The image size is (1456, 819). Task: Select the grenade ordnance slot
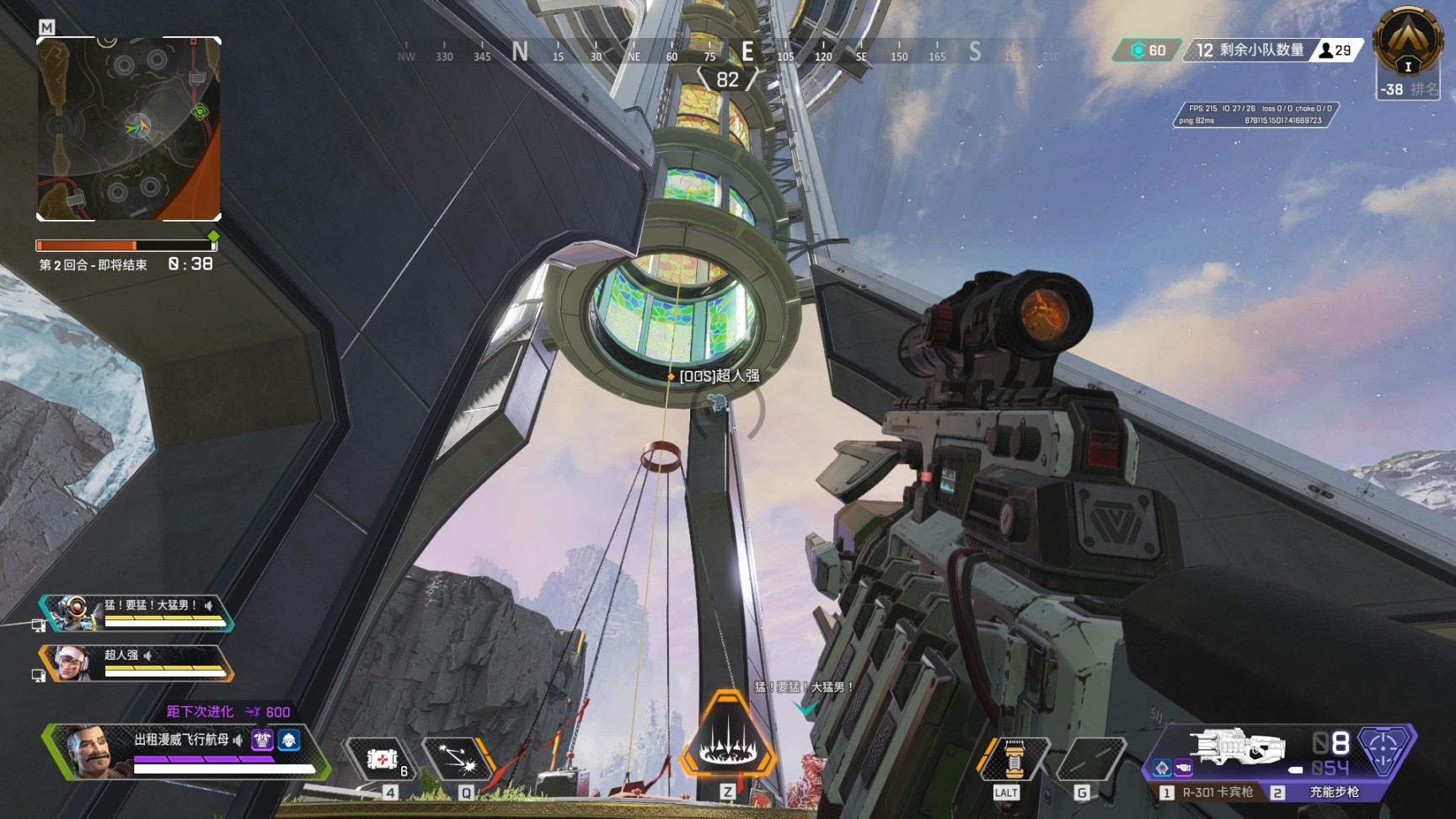[x=1091, y=759]
